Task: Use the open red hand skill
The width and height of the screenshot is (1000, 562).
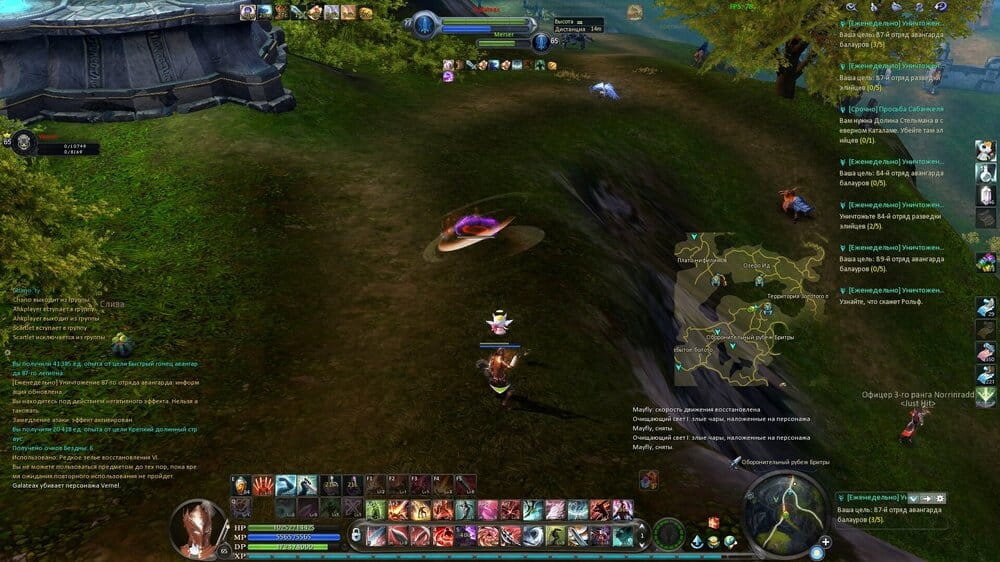Action: [263, 486]
